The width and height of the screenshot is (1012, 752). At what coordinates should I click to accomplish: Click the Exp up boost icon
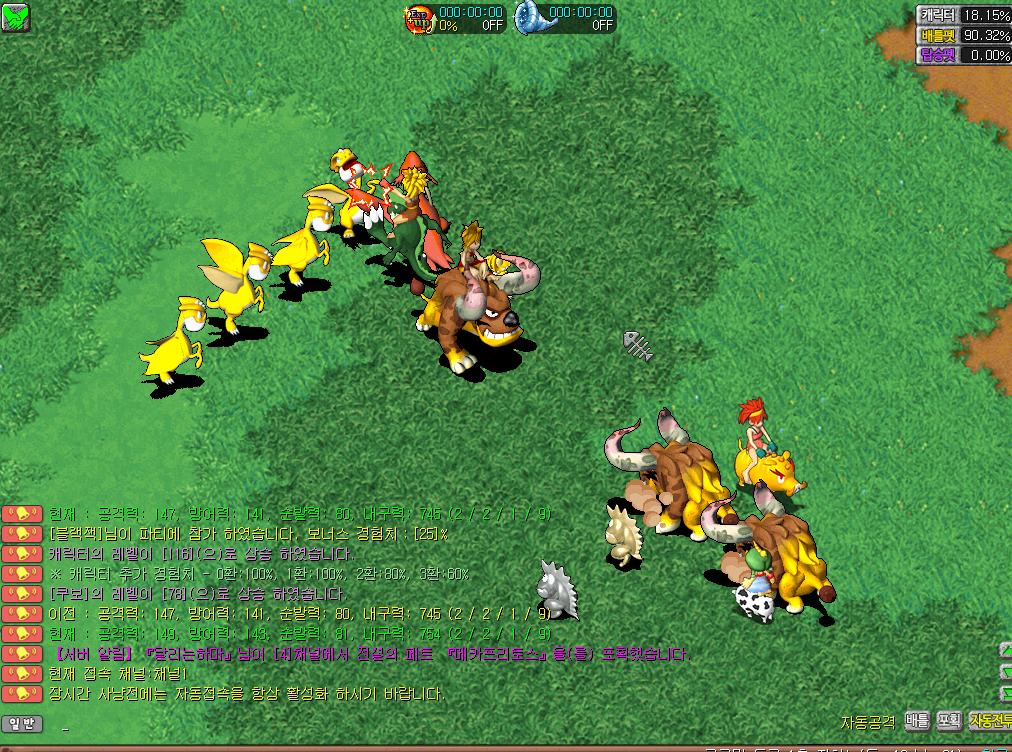(x=419, y=18)
